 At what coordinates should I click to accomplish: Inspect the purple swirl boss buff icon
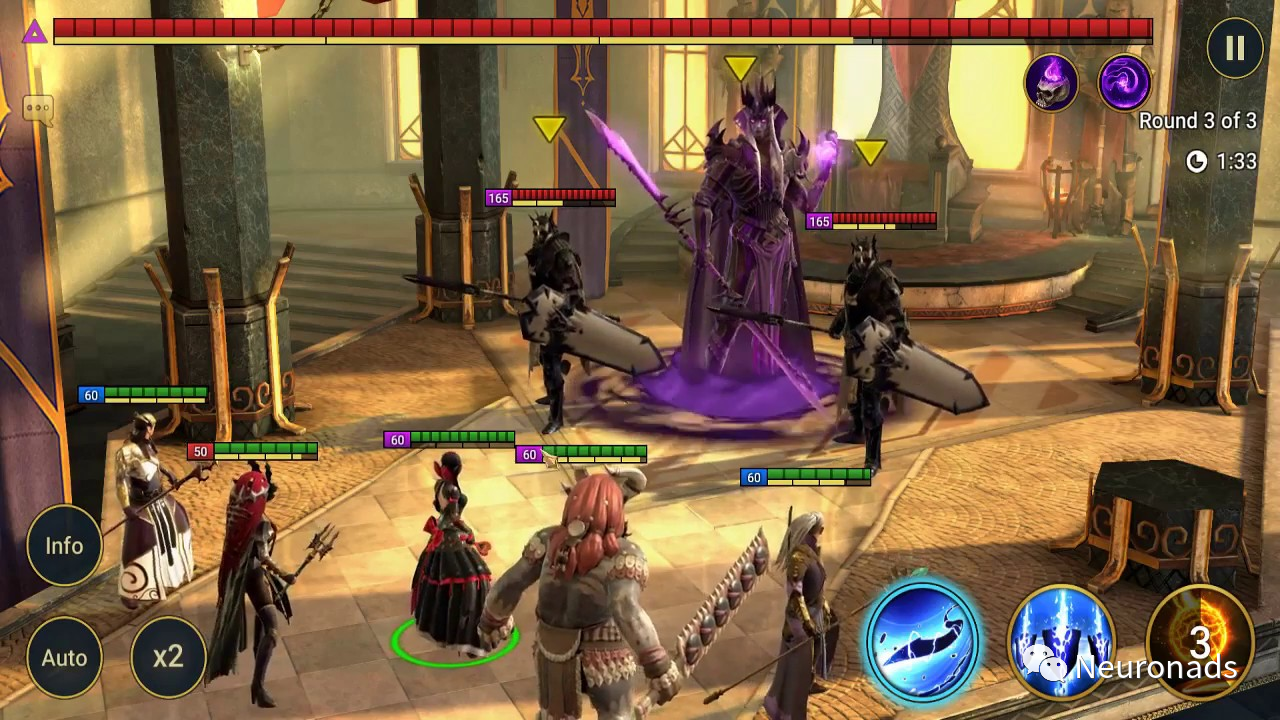1124,82
